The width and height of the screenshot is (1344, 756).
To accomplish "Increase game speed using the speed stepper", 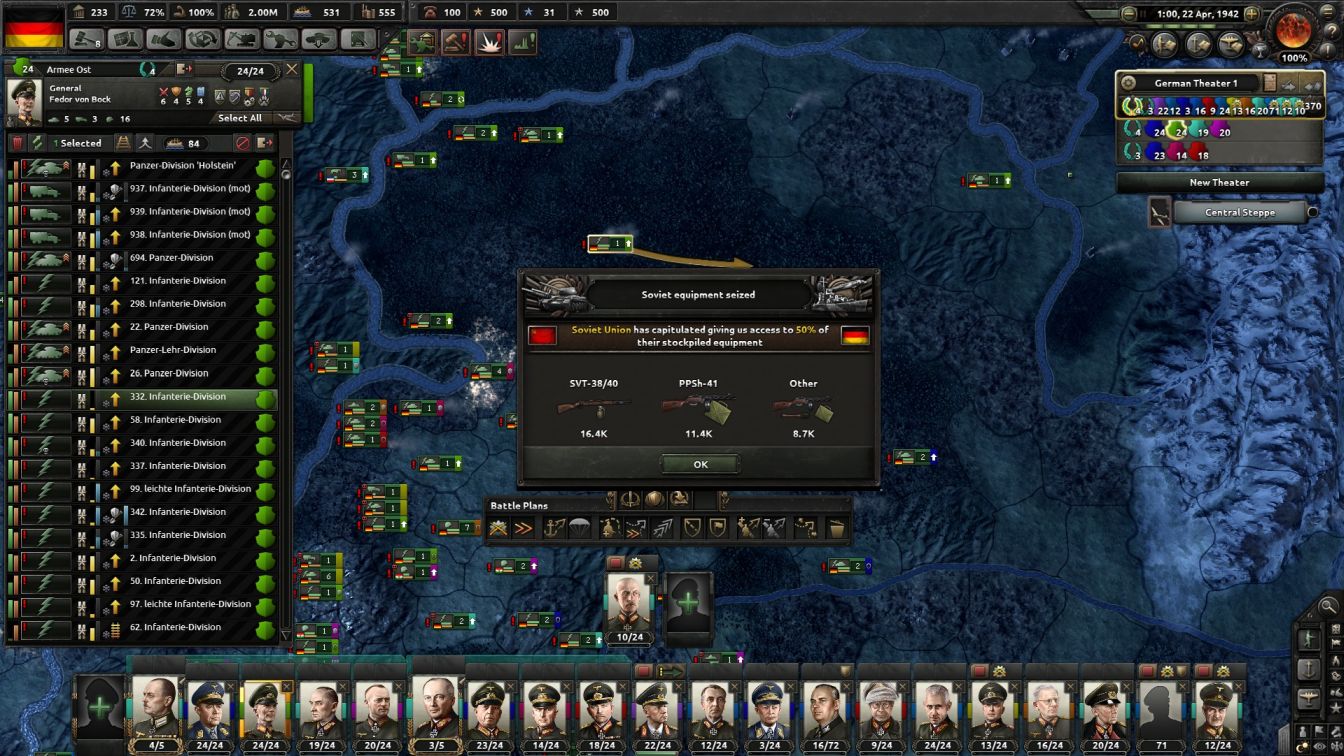I will point(1252,14).
